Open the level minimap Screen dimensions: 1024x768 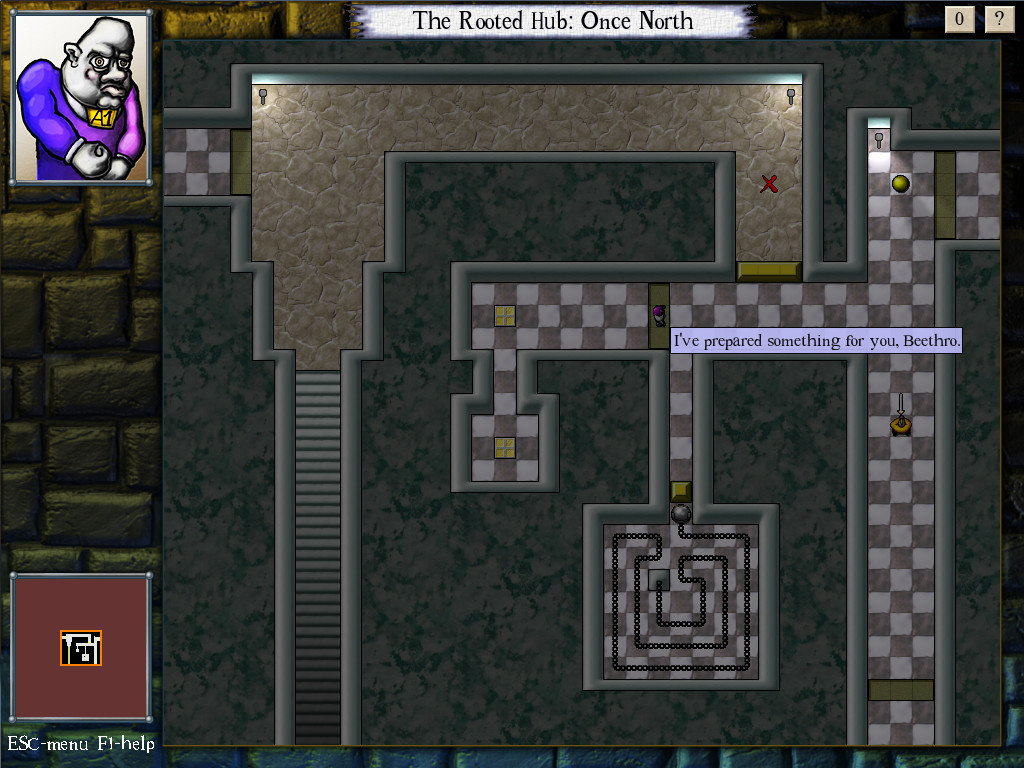[x=81, y=647]
